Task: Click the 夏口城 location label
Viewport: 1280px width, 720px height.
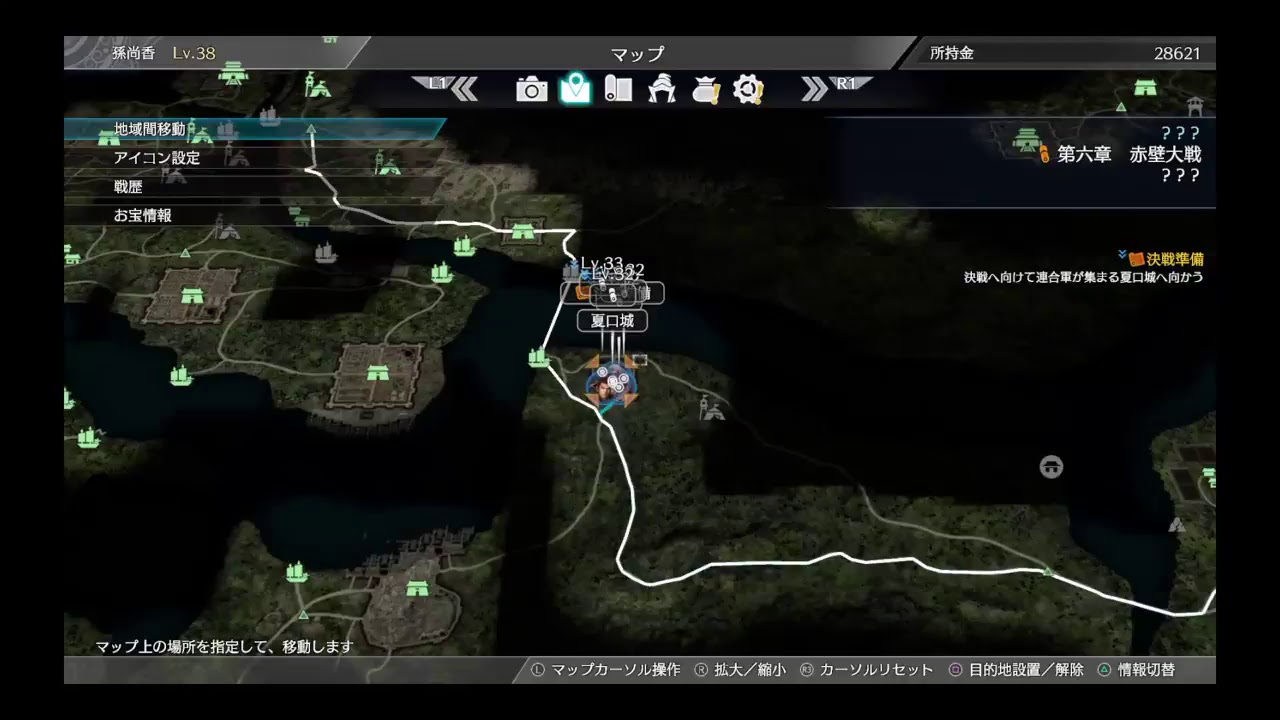Action: [x=611, y=321]
